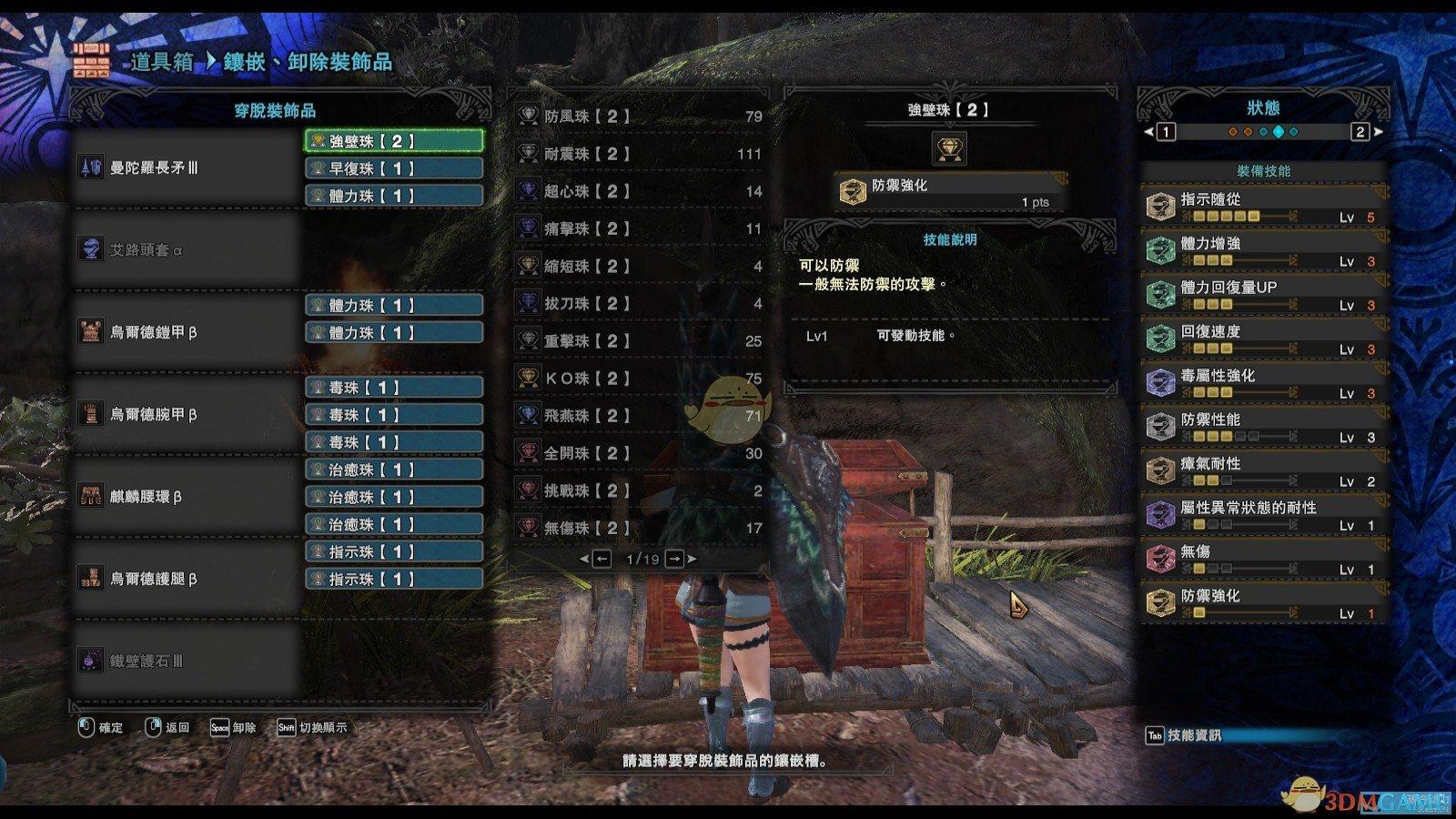Screen dimensions: 1456x819
Task: Choose the 早復珠【1】 slot
Action: 393,168
